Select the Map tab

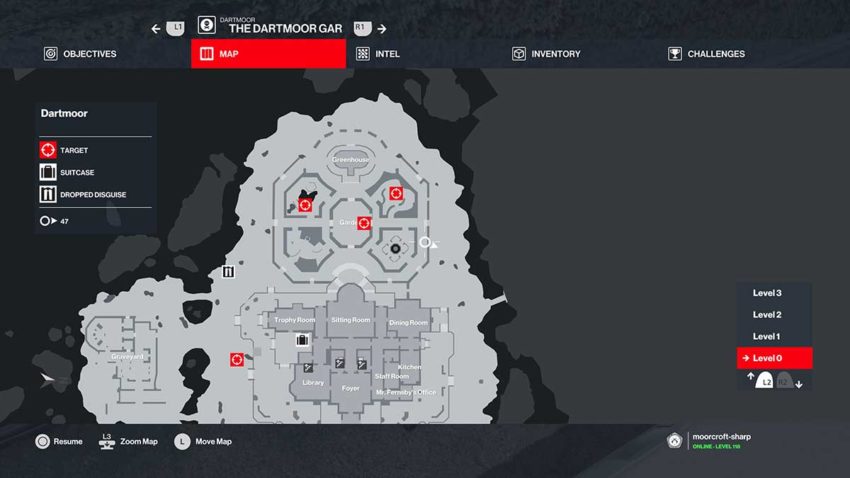(268, 54)
